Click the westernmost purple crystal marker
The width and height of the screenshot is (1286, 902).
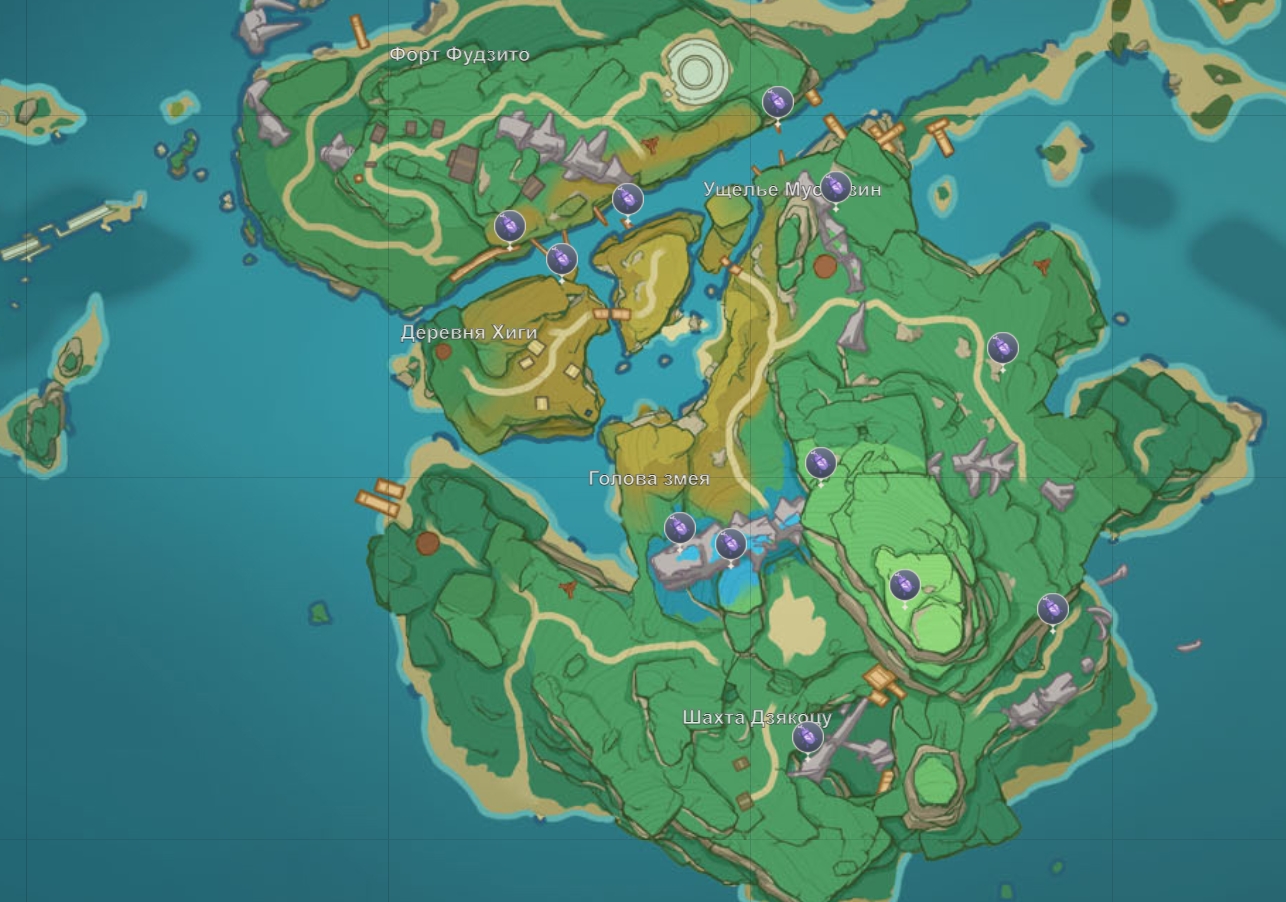point(510,226)
